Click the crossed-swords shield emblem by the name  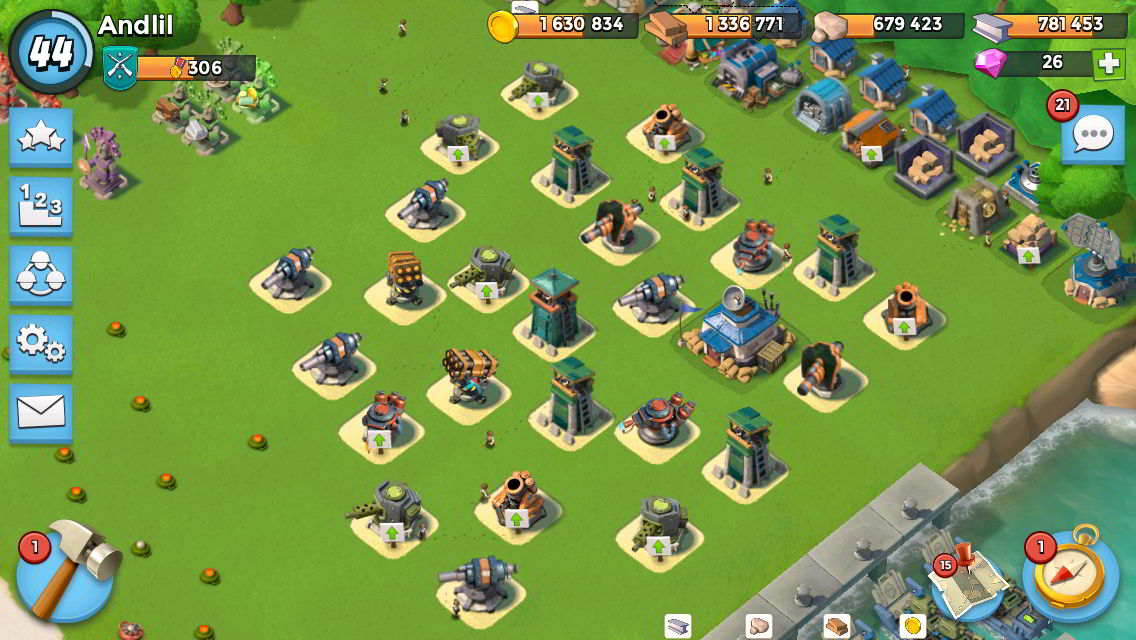click(119, 68)
